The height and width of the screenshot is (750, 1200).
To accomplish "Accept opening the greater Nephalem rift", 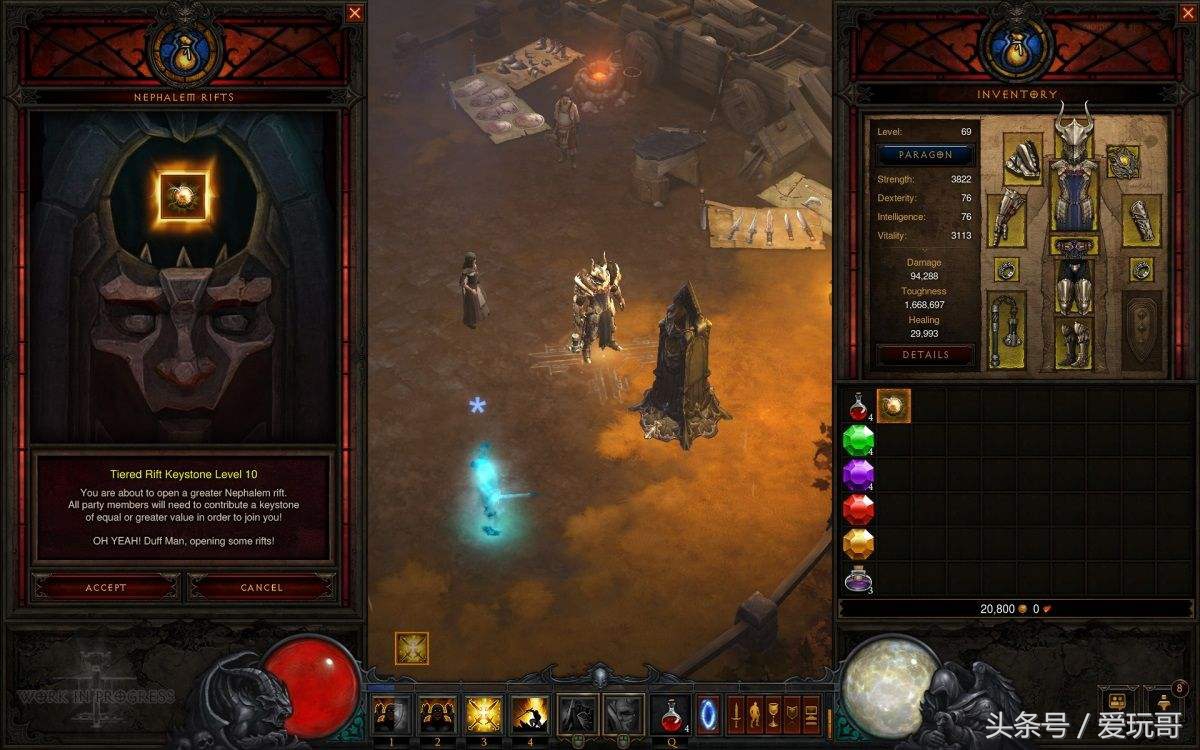I will pyautogui.click(x=105, y=587).
